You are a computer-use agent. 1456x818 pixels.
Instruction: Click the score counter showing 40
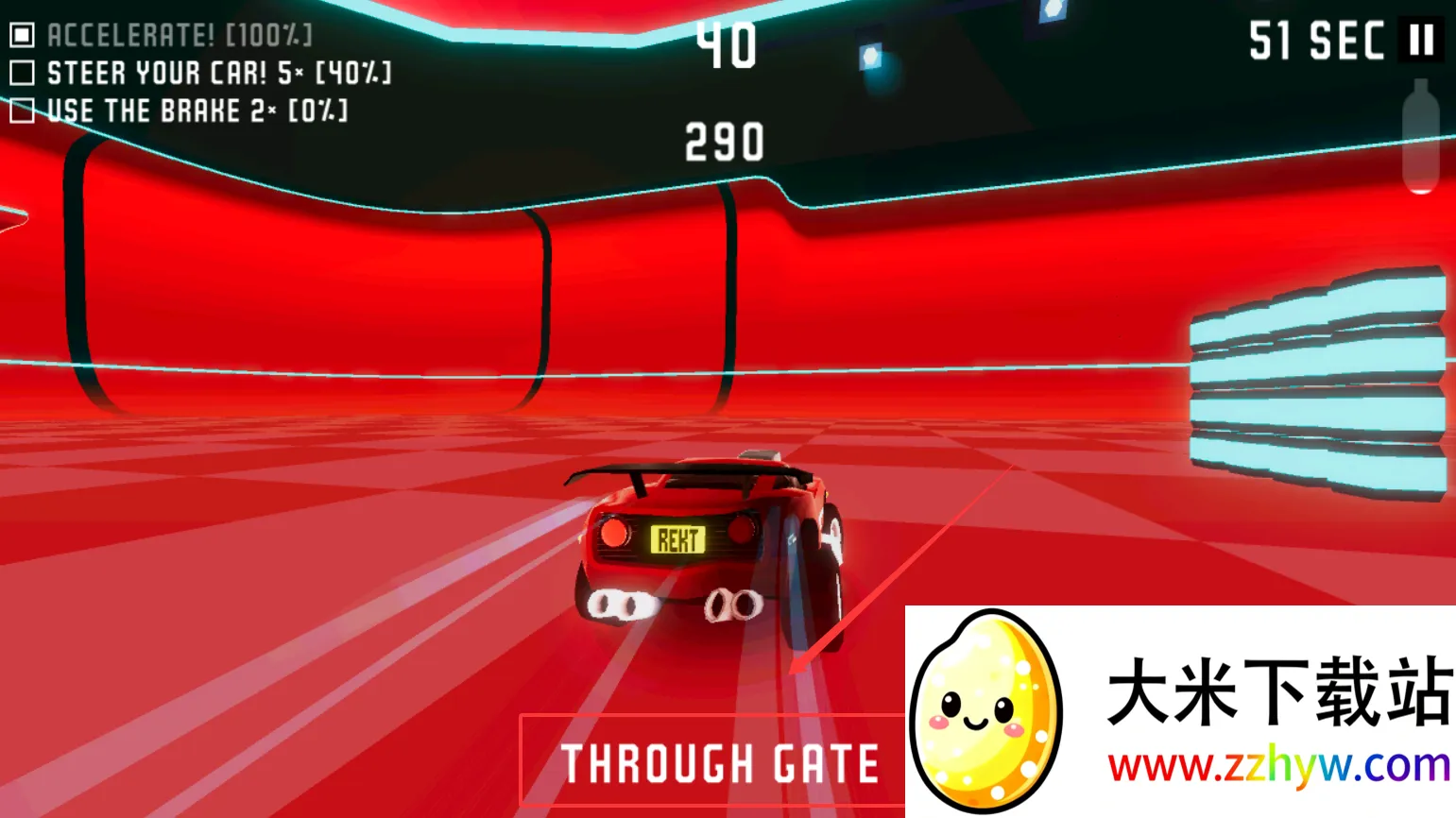pyautogui.click(x=727, y=45)
